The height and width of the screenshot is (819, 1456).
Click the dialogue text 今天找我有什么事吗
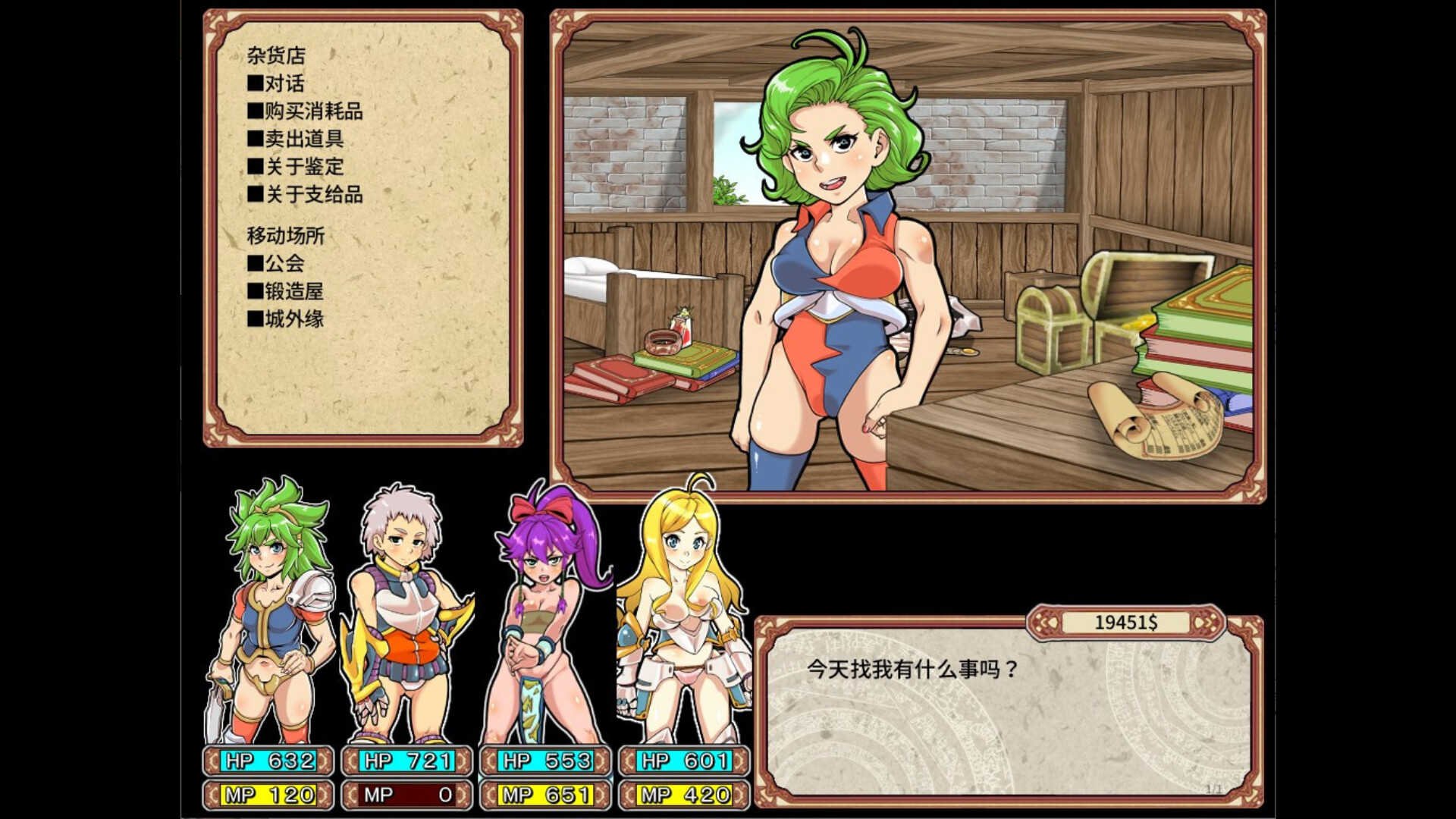tap(910, 670)
